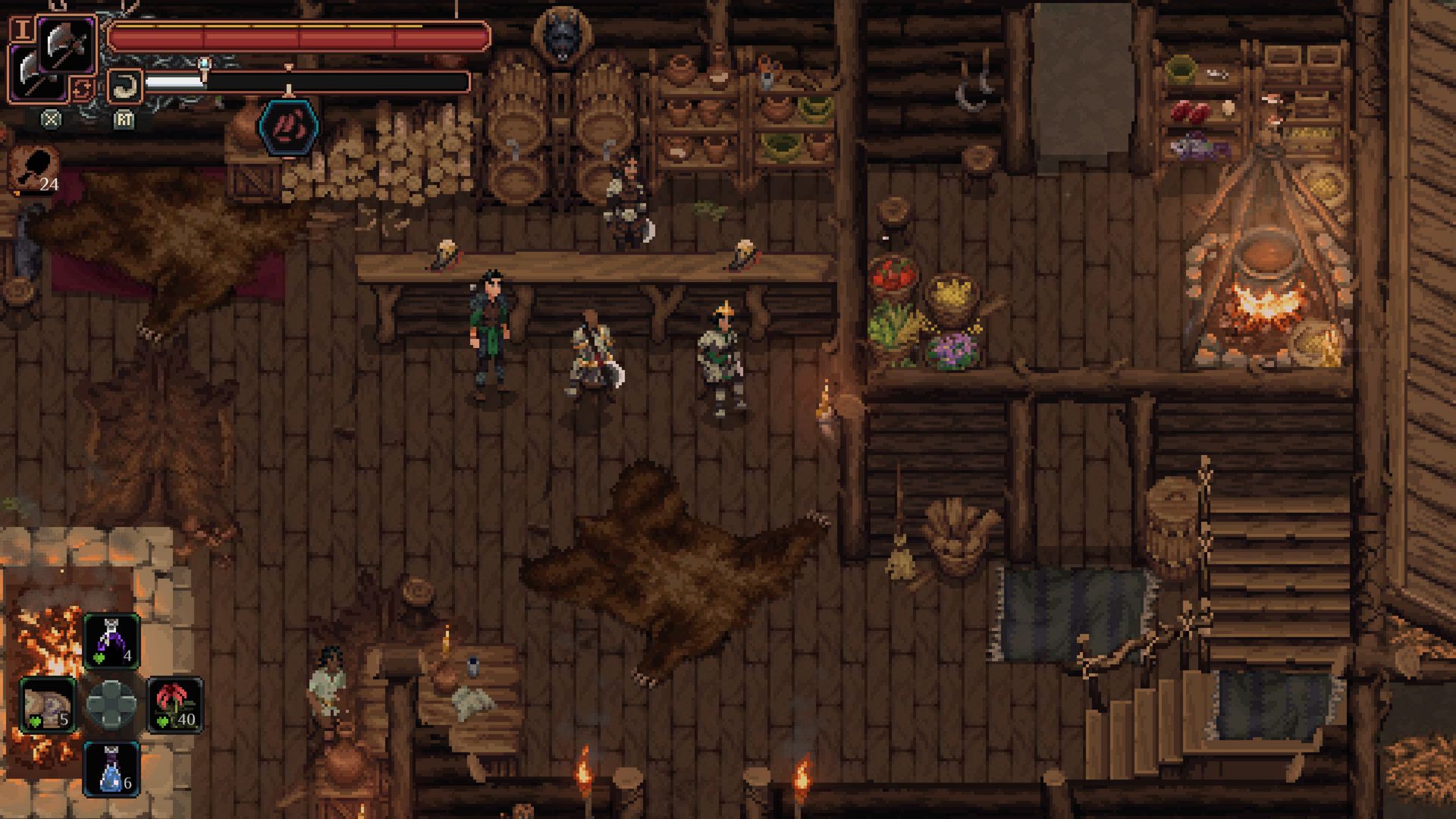This screenshot has width=1456, height=819.
Task: Activate the curved horn ability icon
Action: [124, 86]
